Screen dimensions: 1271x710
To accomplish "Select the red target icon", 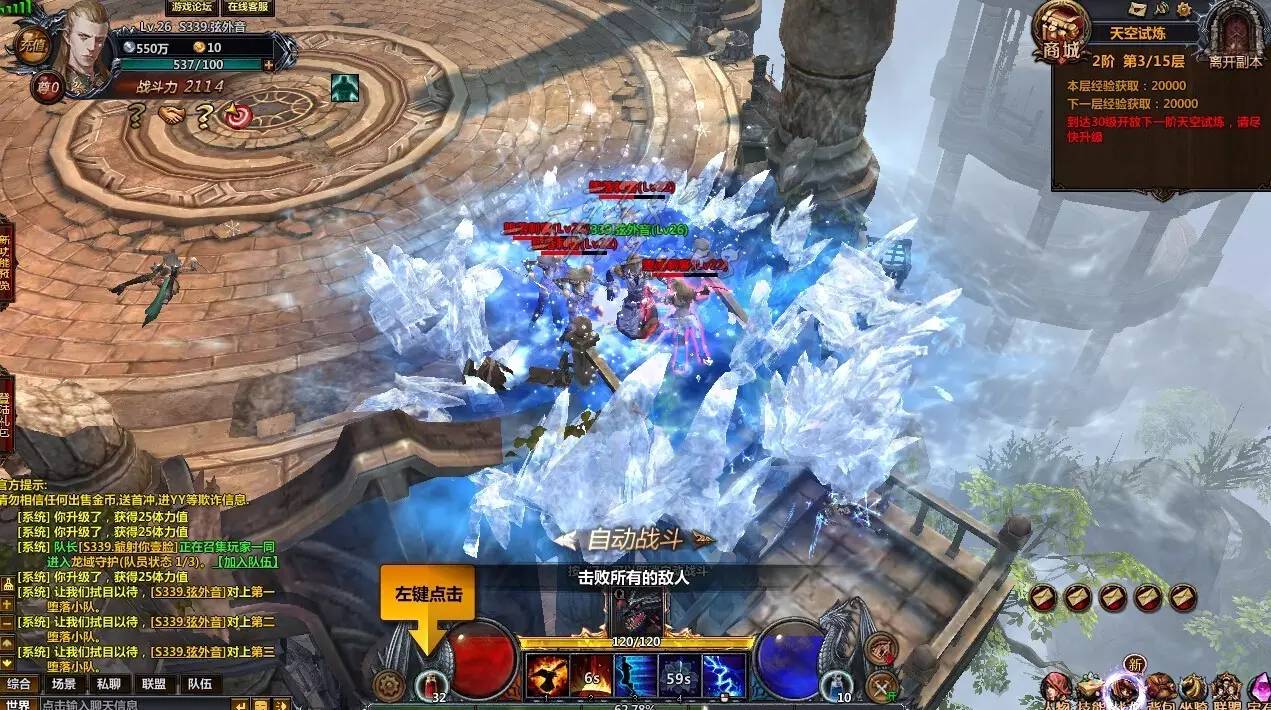I will [x=237, y=115].
